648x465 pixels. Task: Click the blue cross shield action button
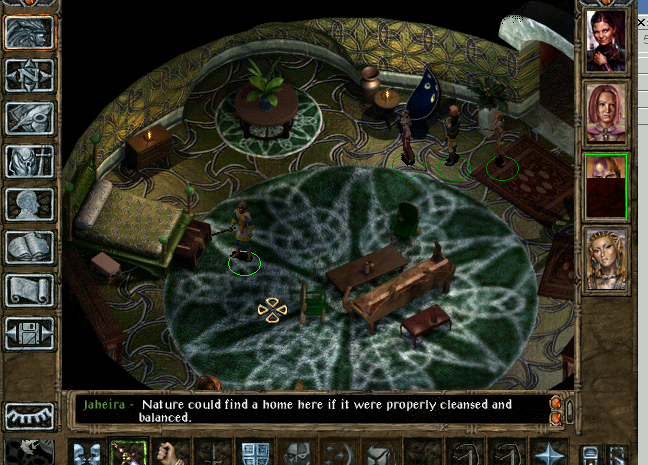coord(256,452)
